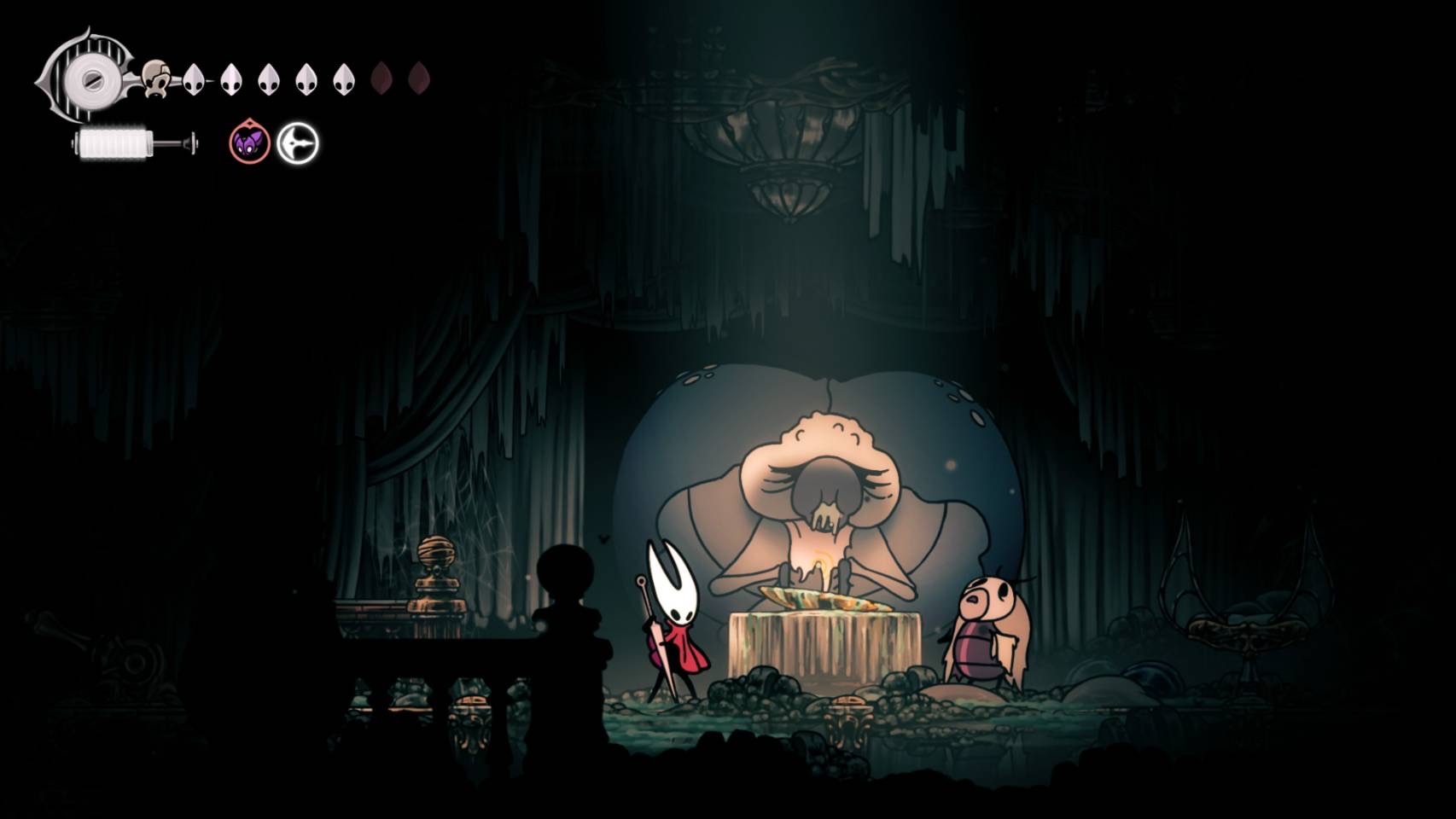Activate the white glowing silk skill icon

(298, 142)
